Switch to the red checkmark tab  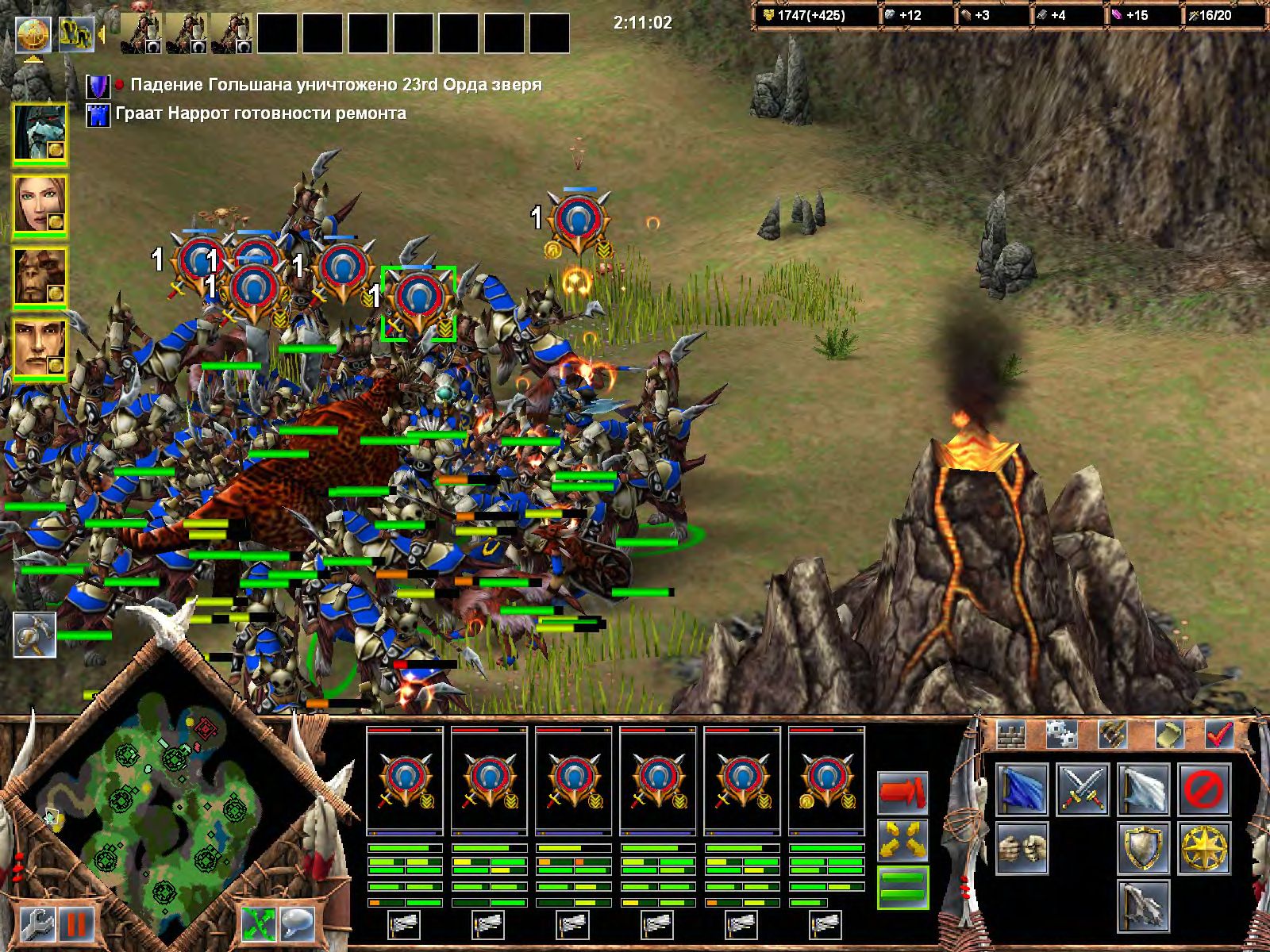click(x=1218, y=734)
